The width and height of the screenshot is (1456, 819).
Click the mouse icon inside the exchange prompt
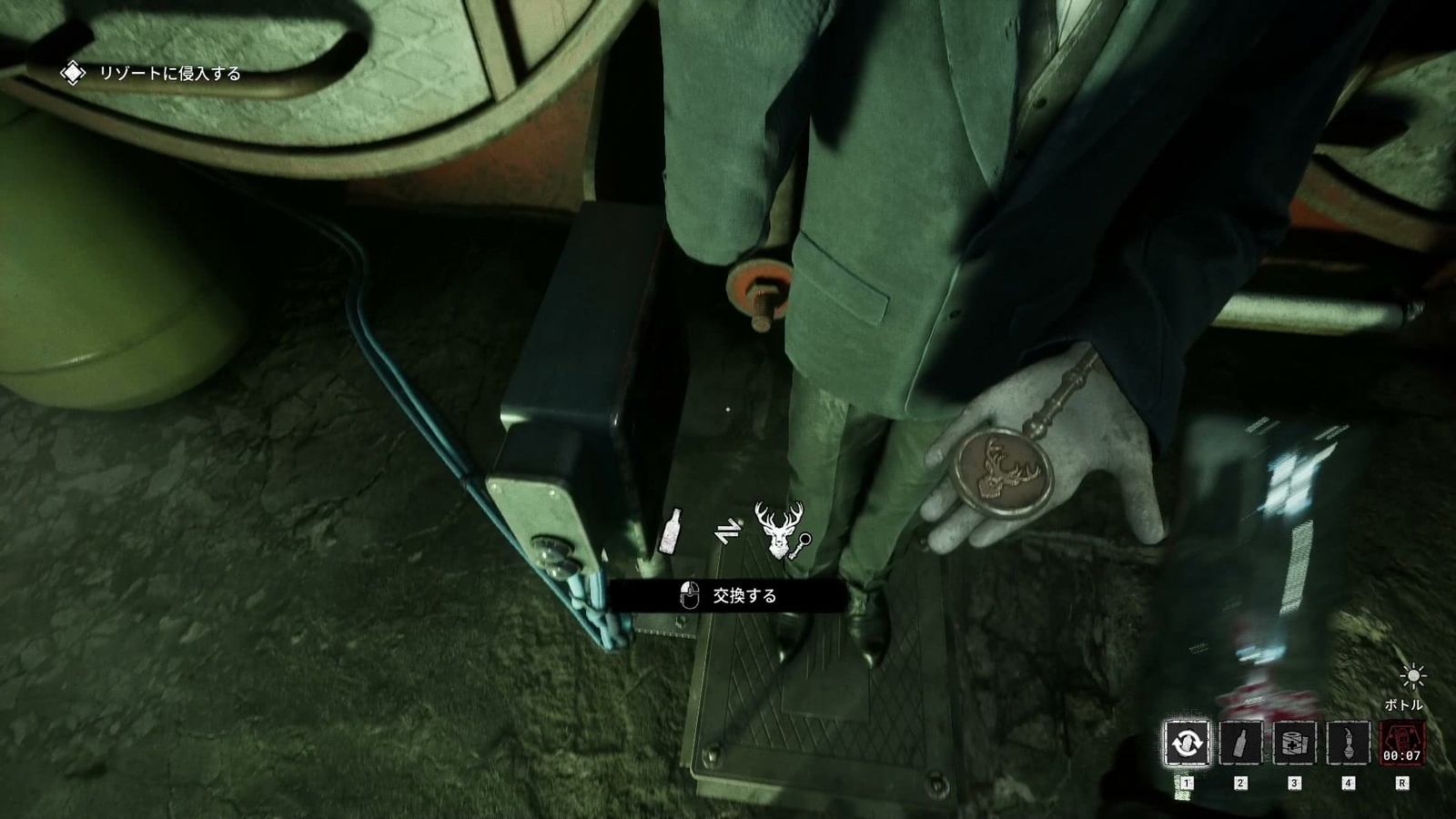(x=689, y=594)
